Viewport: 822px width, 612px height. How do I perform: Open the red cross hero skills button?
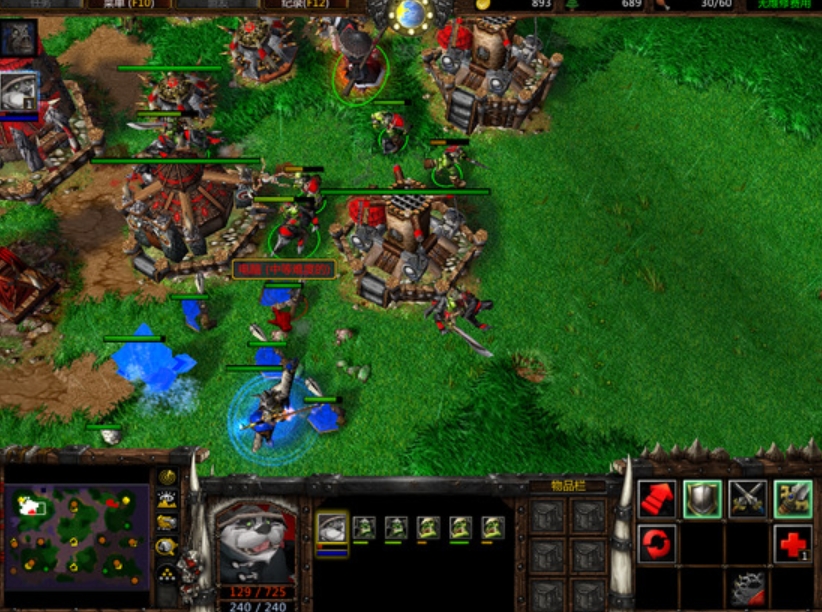[x=793, y=544]
